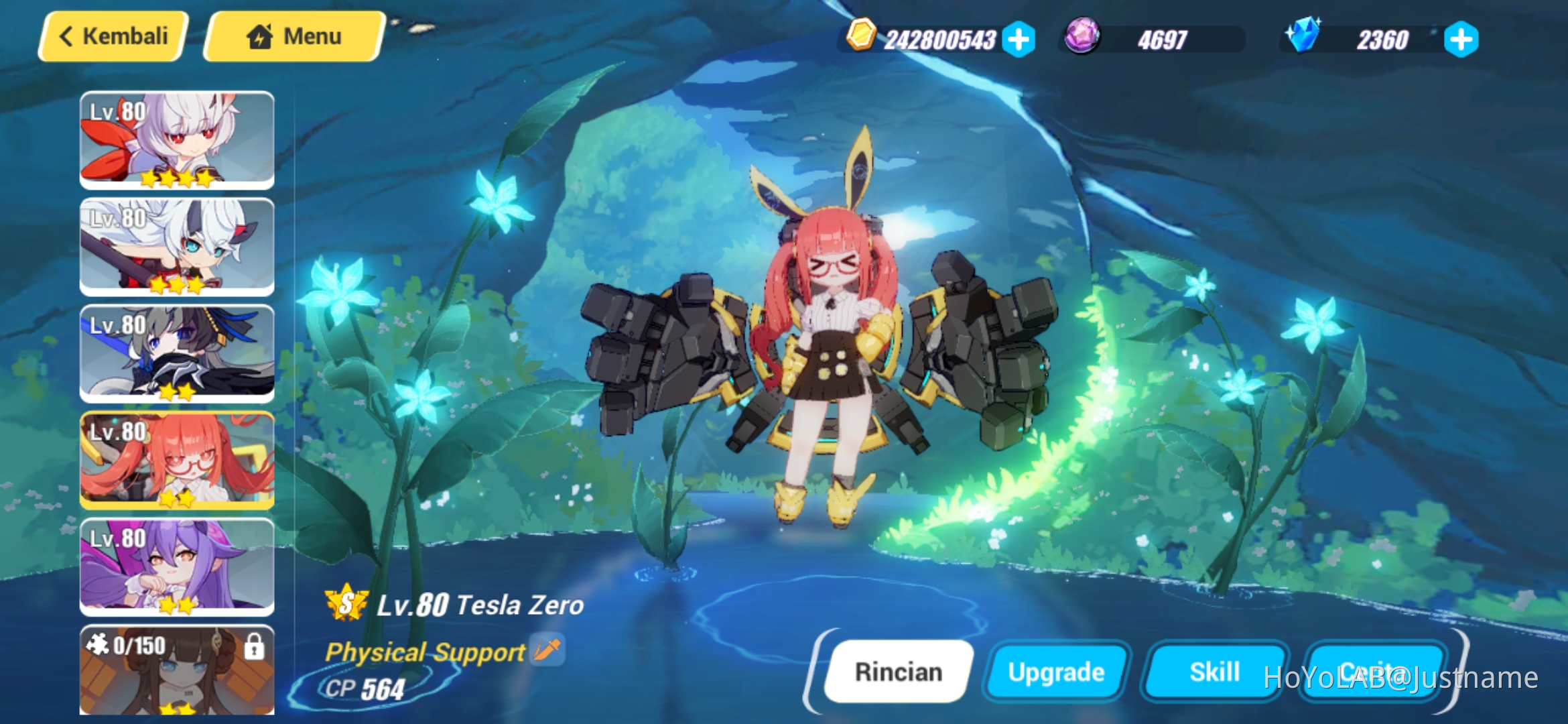Screen dimensions: 1568x724
Task: Switch to the Rincian tab
Action: coord(899,671)
